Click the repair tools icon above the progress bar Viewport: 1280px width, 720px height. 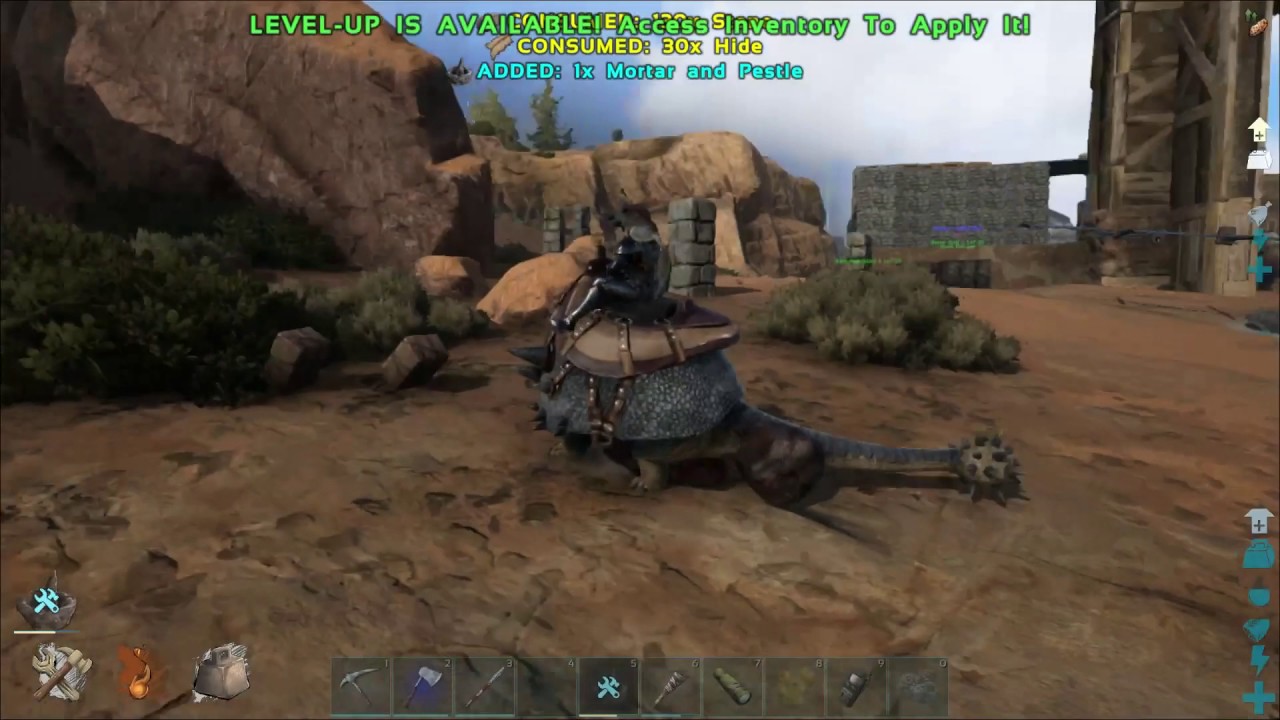click(45, 600)
